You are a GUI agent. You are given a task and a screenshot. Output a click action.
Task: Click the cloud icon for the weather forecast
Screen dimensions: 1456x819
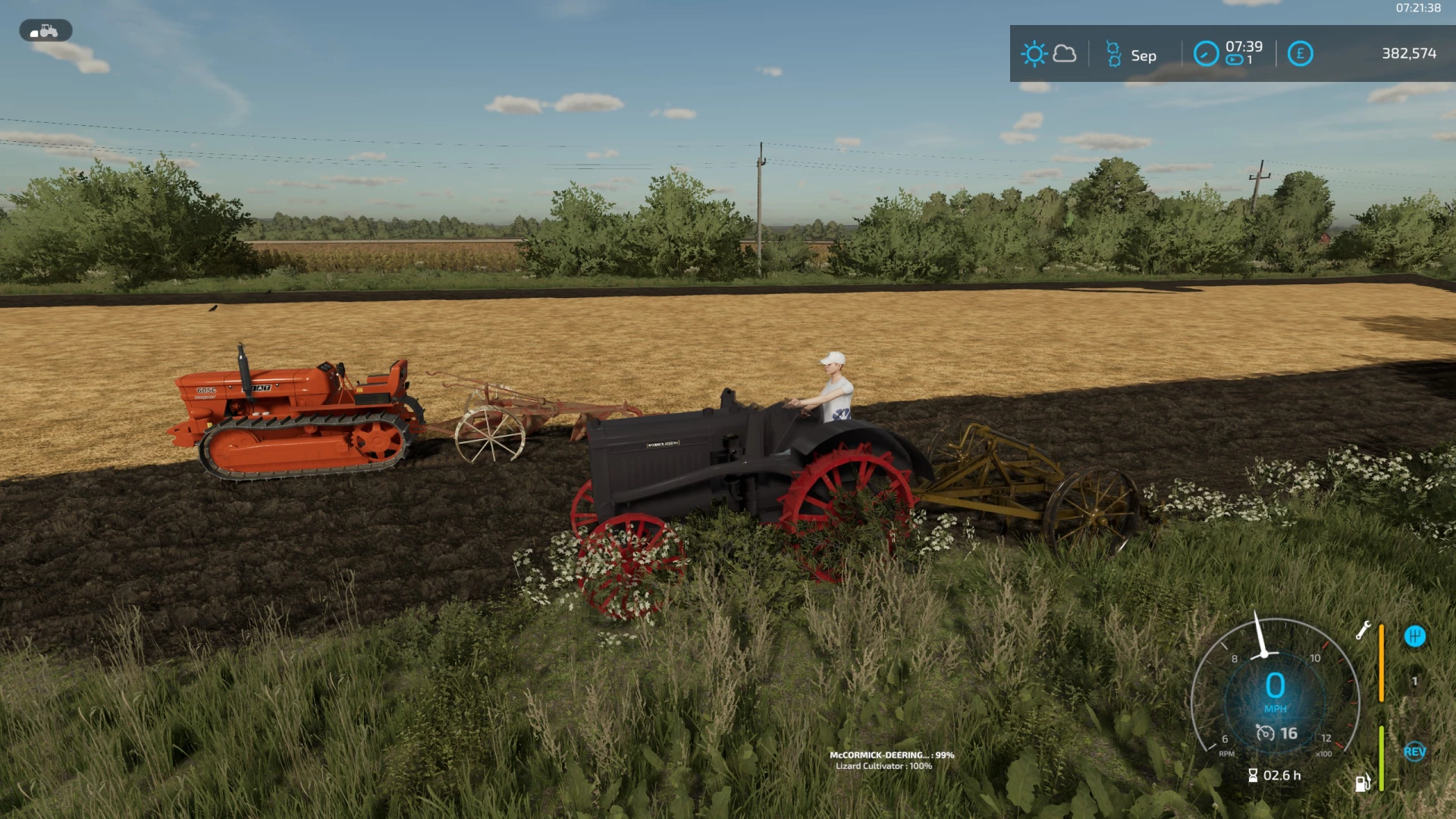1065,54
